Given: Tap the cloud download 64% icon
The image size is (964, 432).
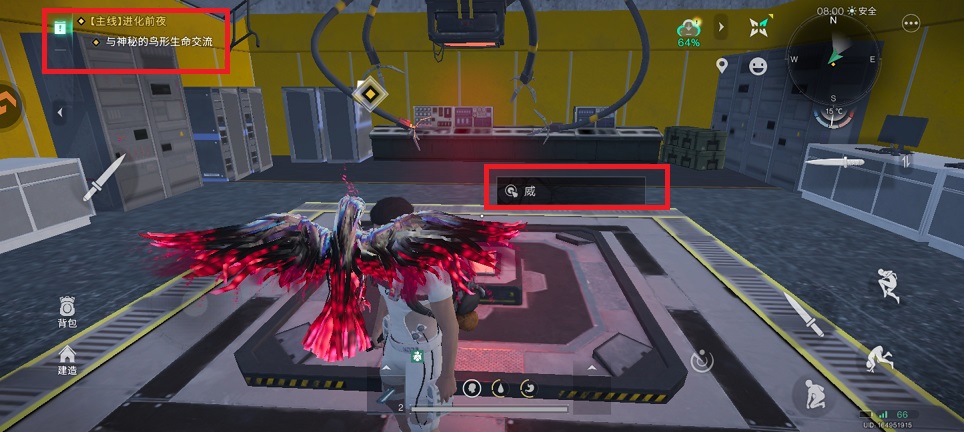Looking at the screenshot, I should pyautogui.click(x=688, y=31).
